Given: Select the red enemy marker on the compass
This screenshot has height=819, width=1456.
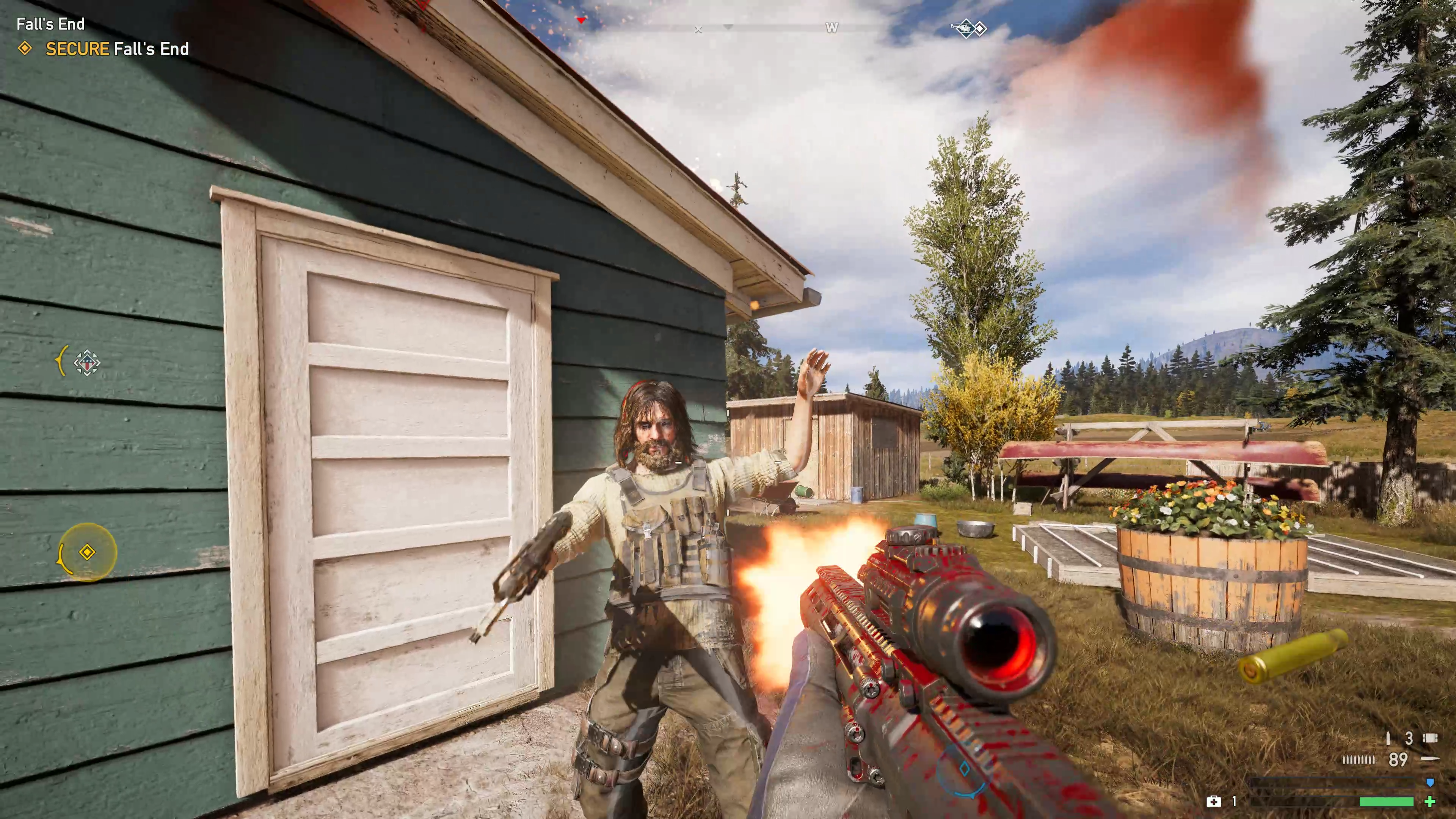Looking at the screenshot, I should pyautogui.click(x=581, y=20).
